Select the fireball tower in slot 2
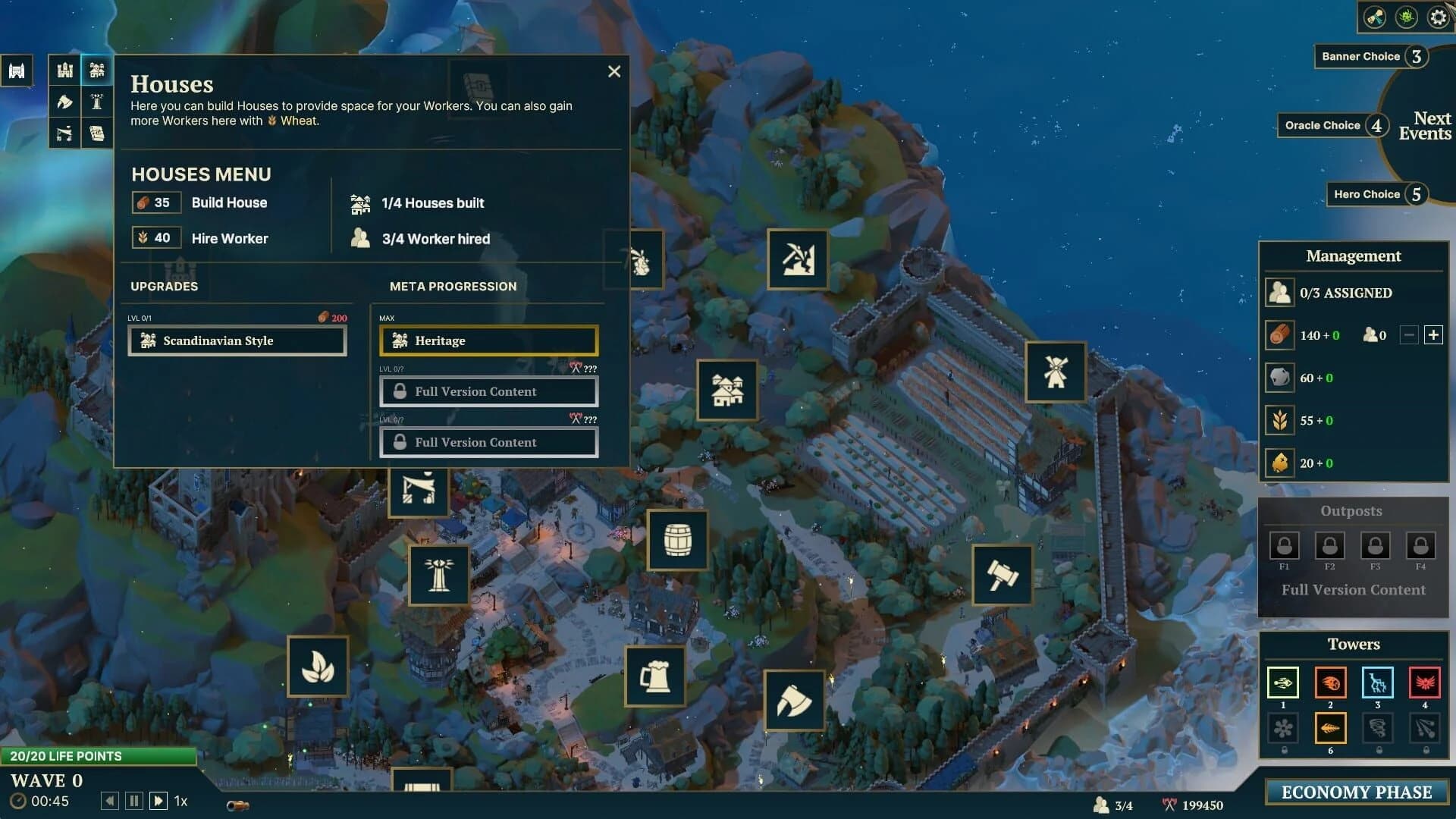The image size is (1456, 819). click(1331, 683)
